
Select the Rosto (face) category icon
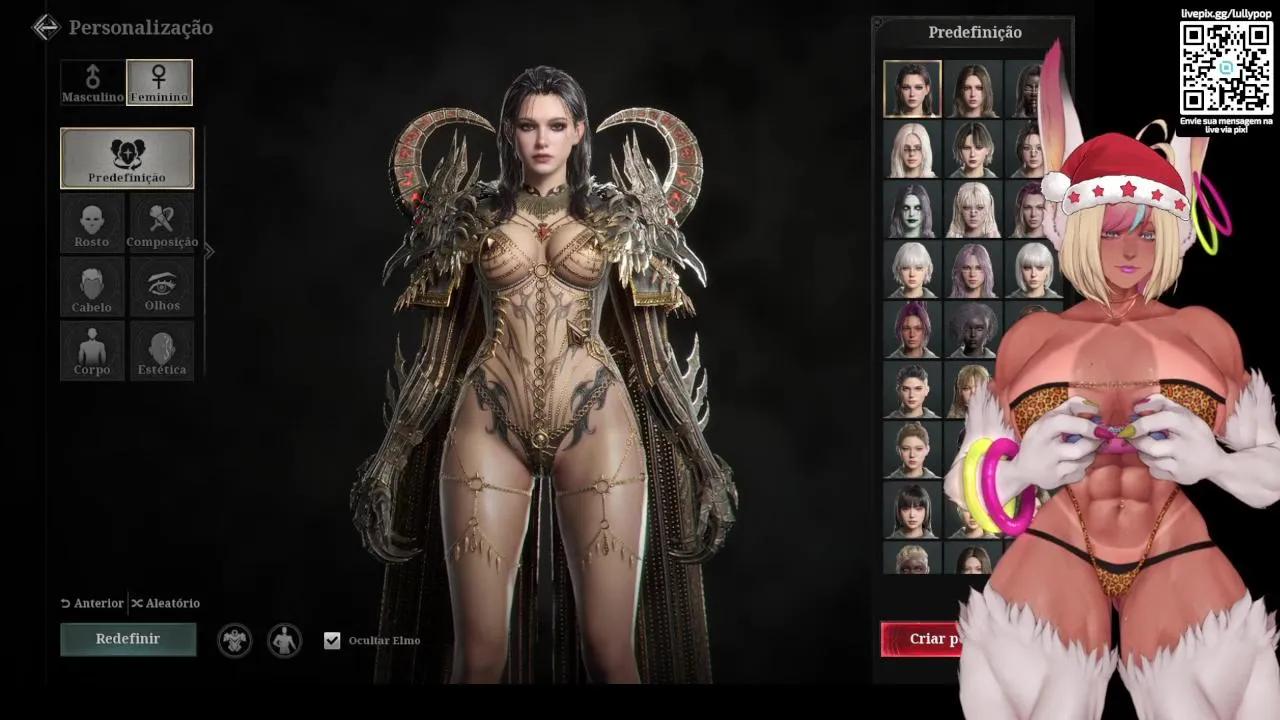[x=92, y=222]
